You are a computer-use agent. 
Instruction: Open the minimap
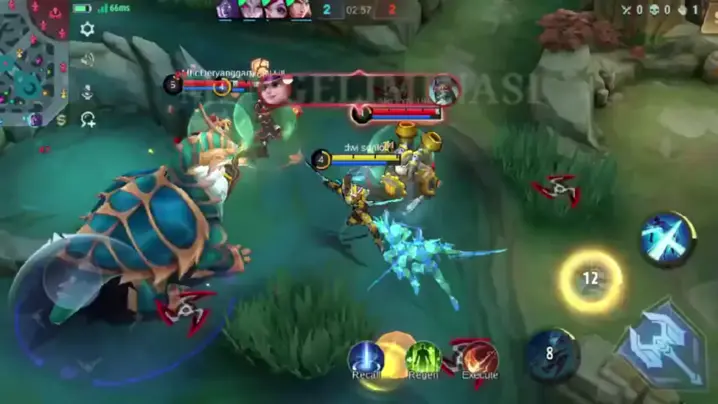click(x=33, y=62)
